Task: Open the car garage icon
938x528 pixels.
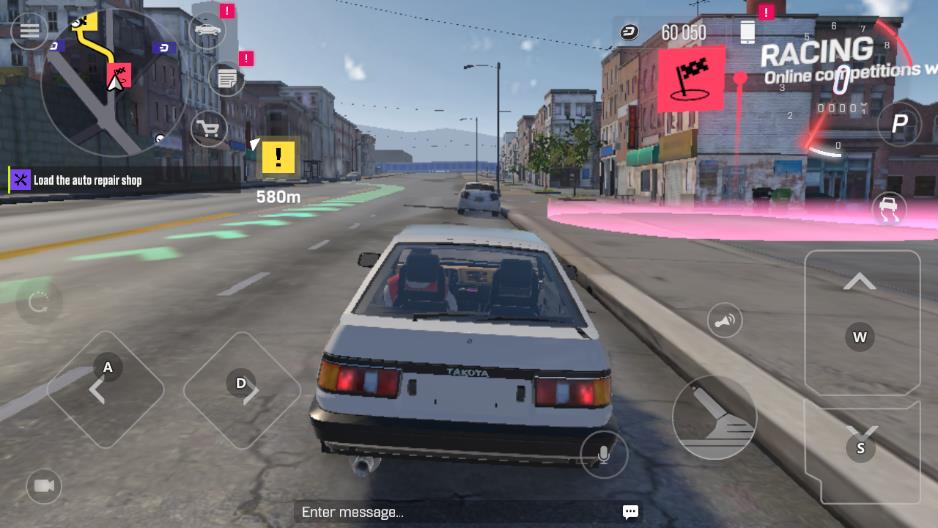Action: [208, 31]
